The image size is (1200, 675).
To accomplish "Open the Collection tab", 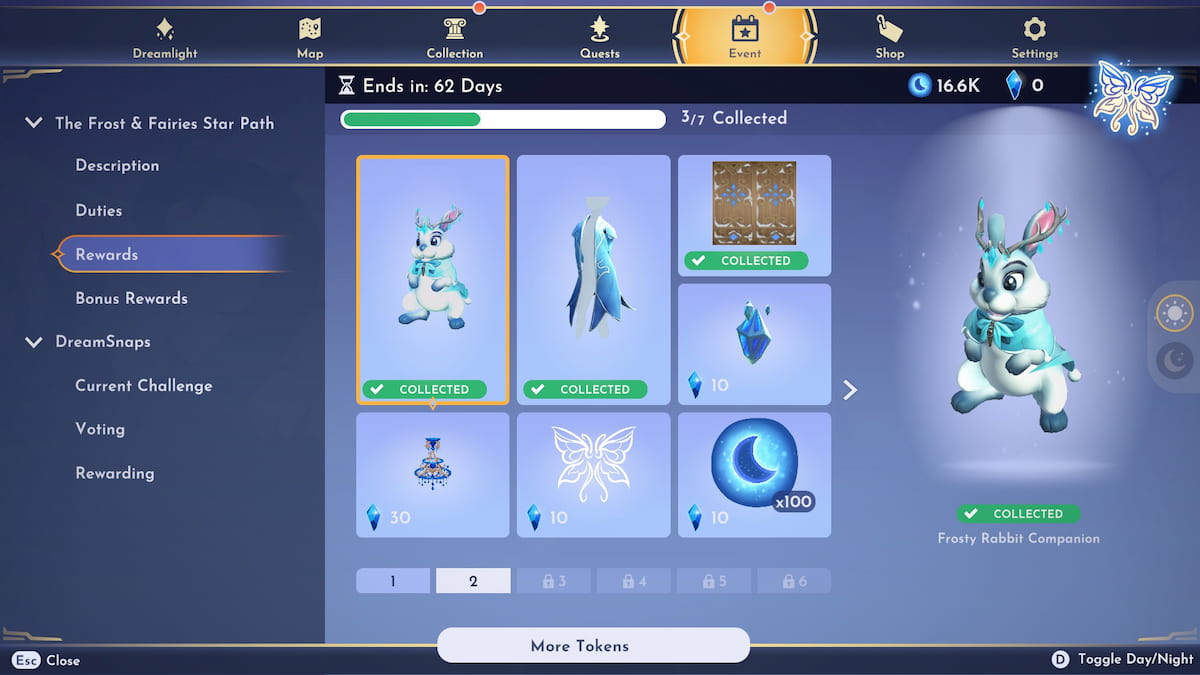I will coord(454,38).
